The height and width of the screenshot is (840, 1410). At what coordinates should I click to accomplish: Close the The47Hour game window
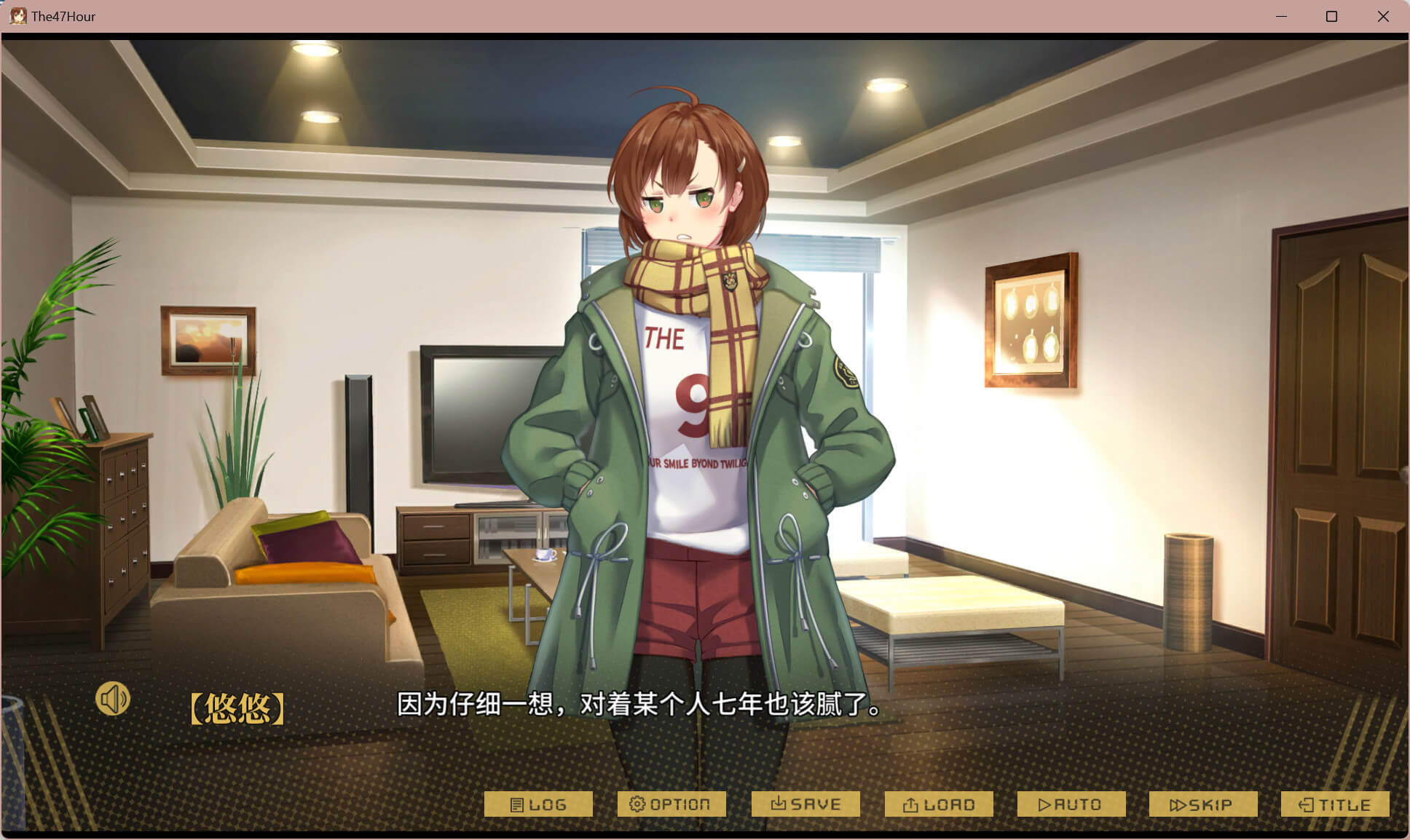pyautogui.click(x=1383, y=16)
